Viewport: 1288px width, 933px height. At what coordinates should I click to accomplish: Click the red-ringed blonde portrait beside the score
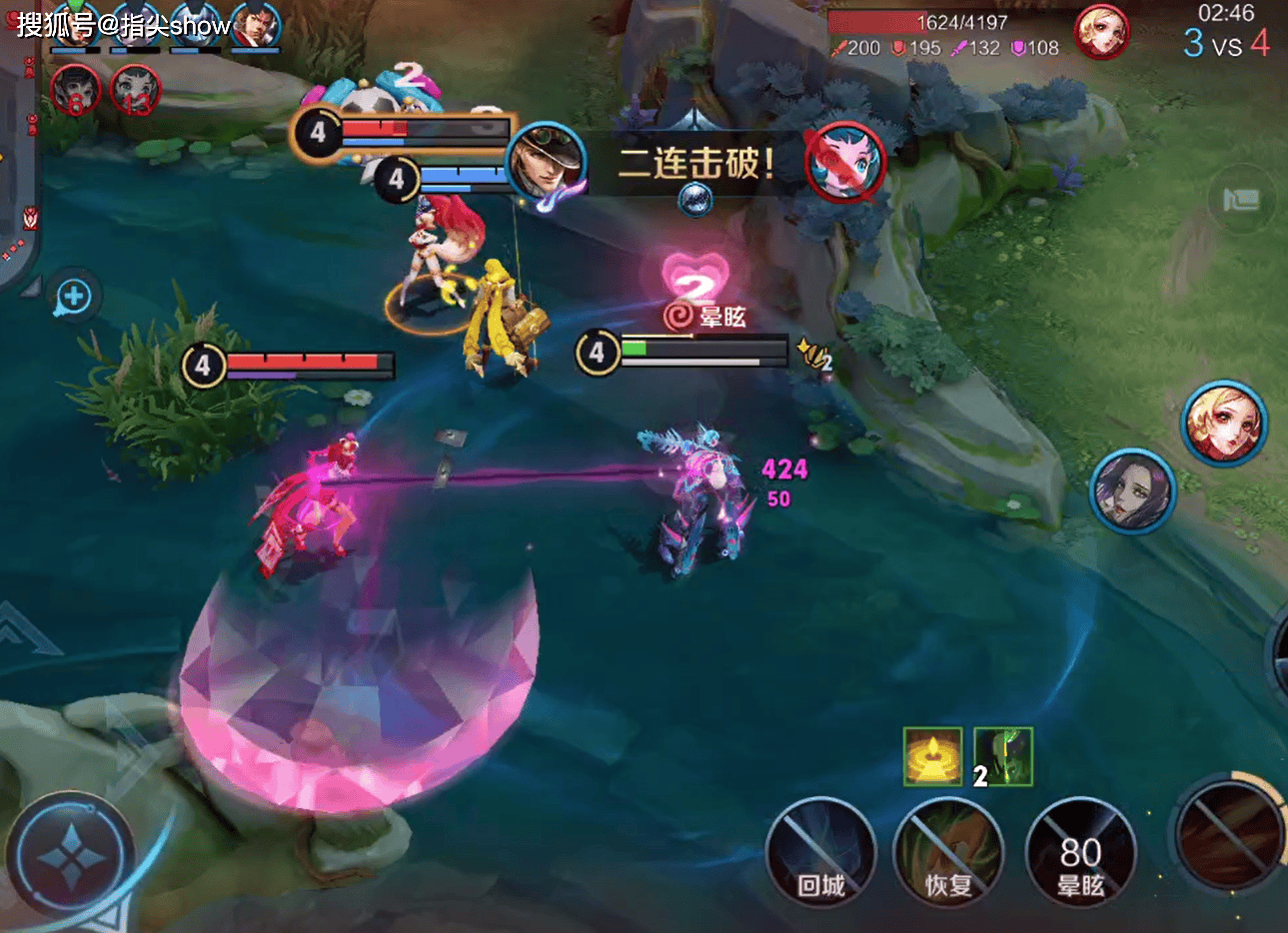[x=1101, y=33]
